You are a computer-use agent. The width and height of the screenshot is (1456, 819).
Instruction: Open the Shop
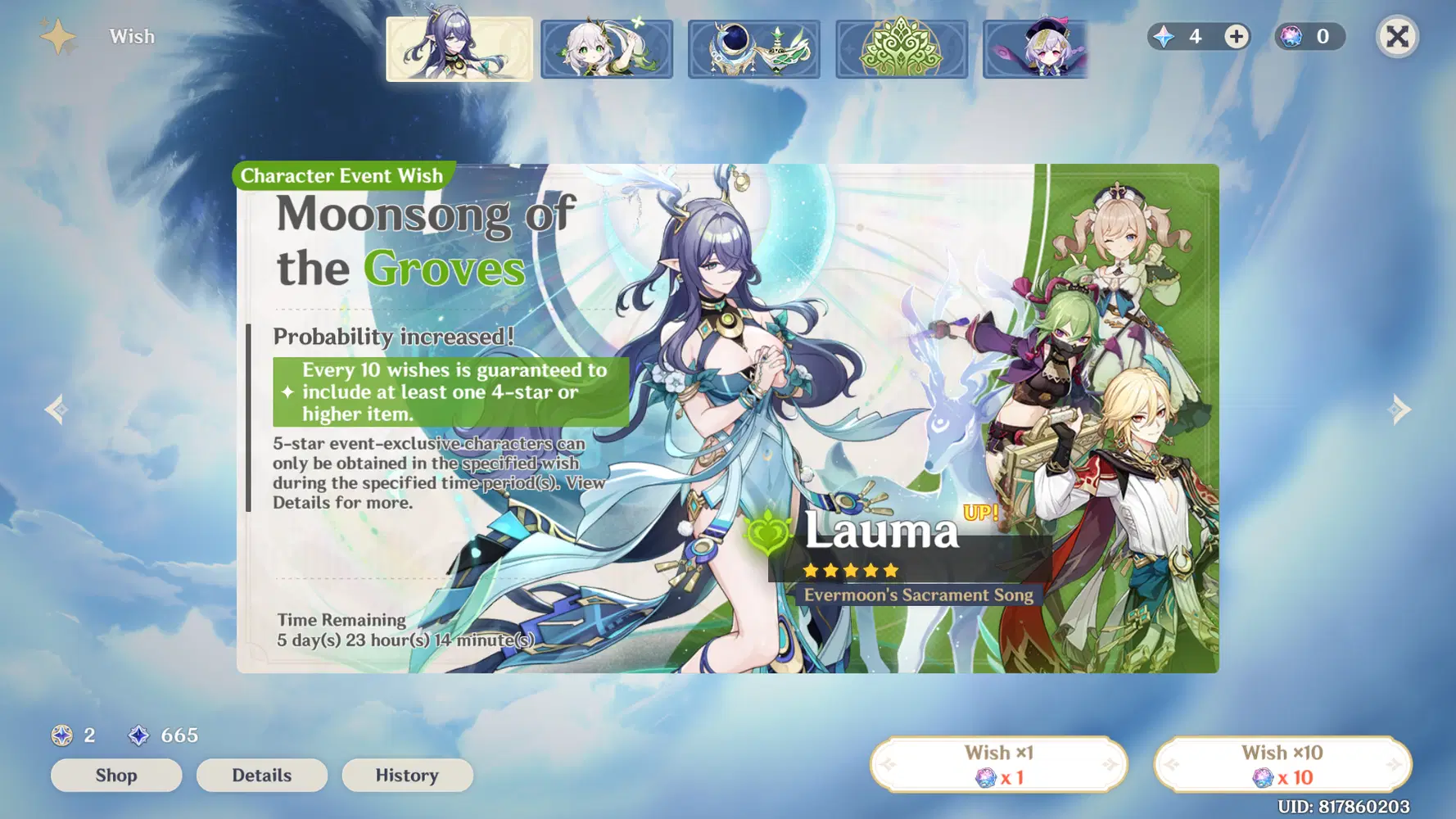pyautogui.click(x=116, y=775)
